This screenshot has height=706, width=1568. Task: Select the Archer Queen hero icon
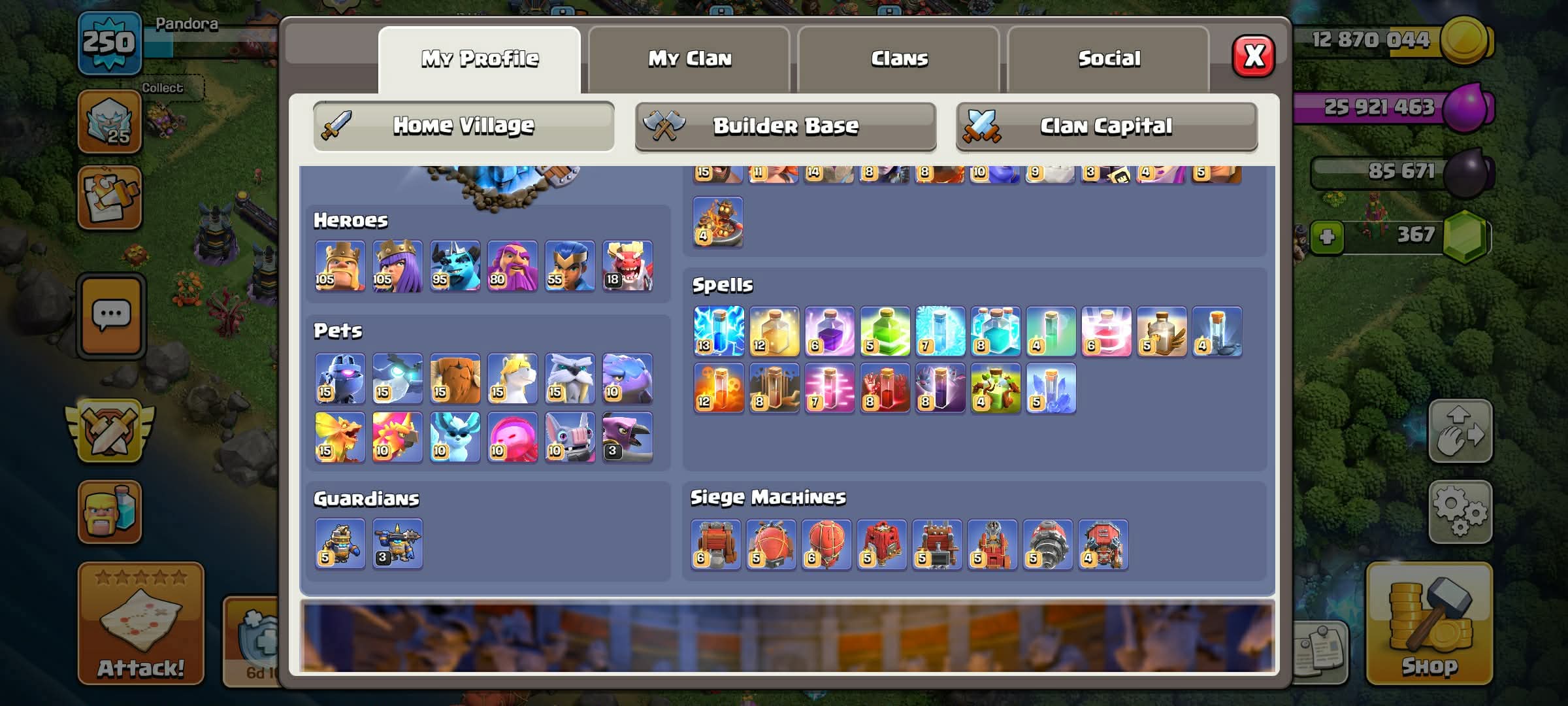point(397,266)
